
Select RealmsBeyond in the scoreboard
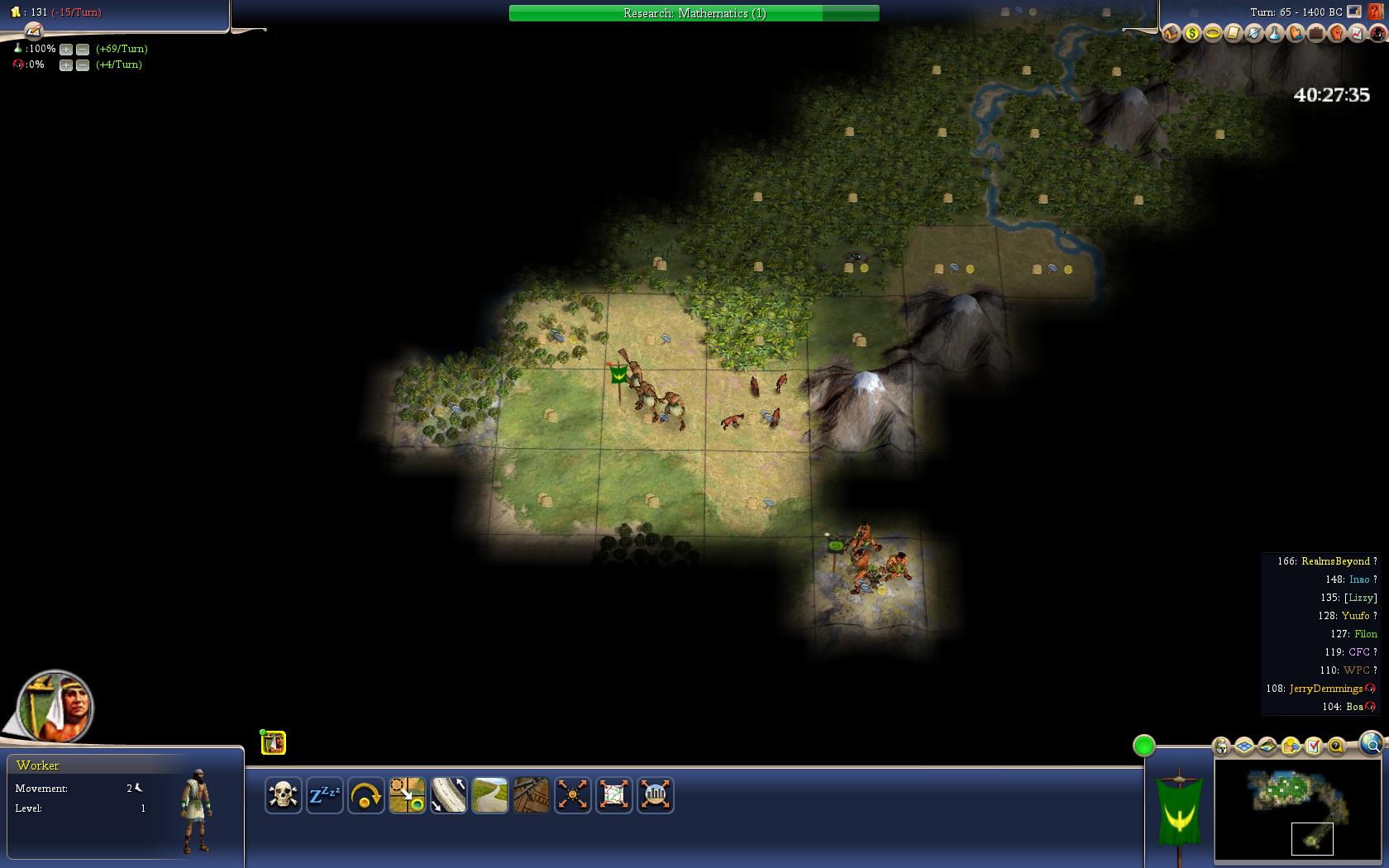[x=1335, y=561]
